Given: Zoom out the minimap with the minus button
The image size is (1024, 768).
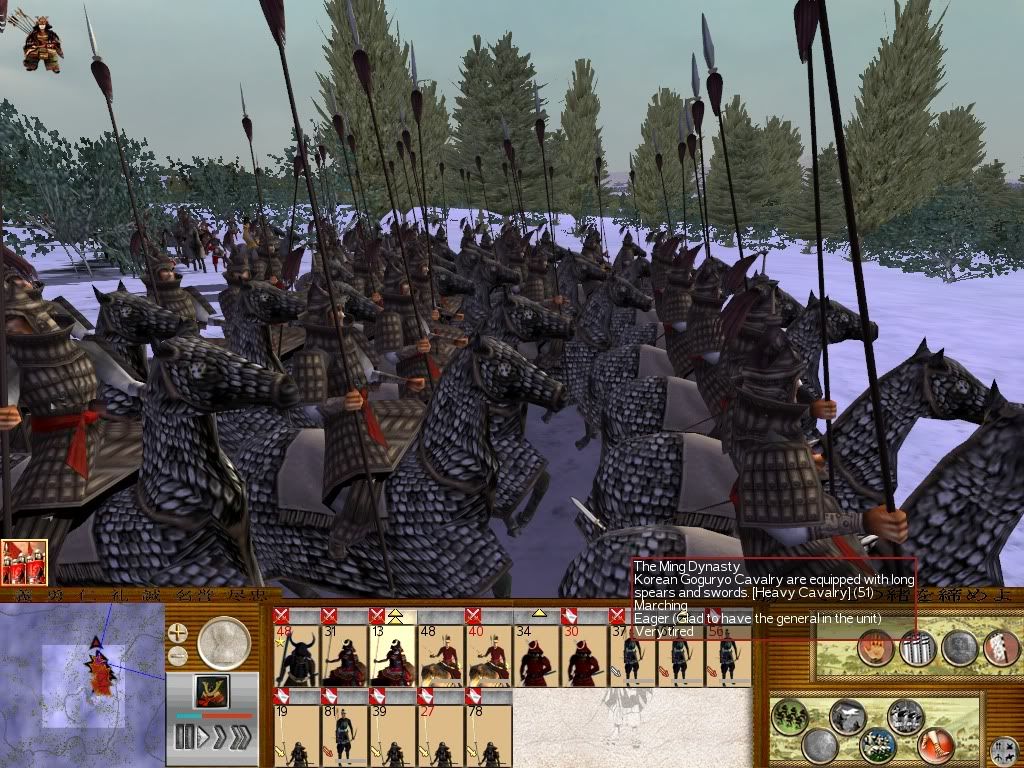Looking at the screenshot, I should pyautogui.click(x=178, y=656).
